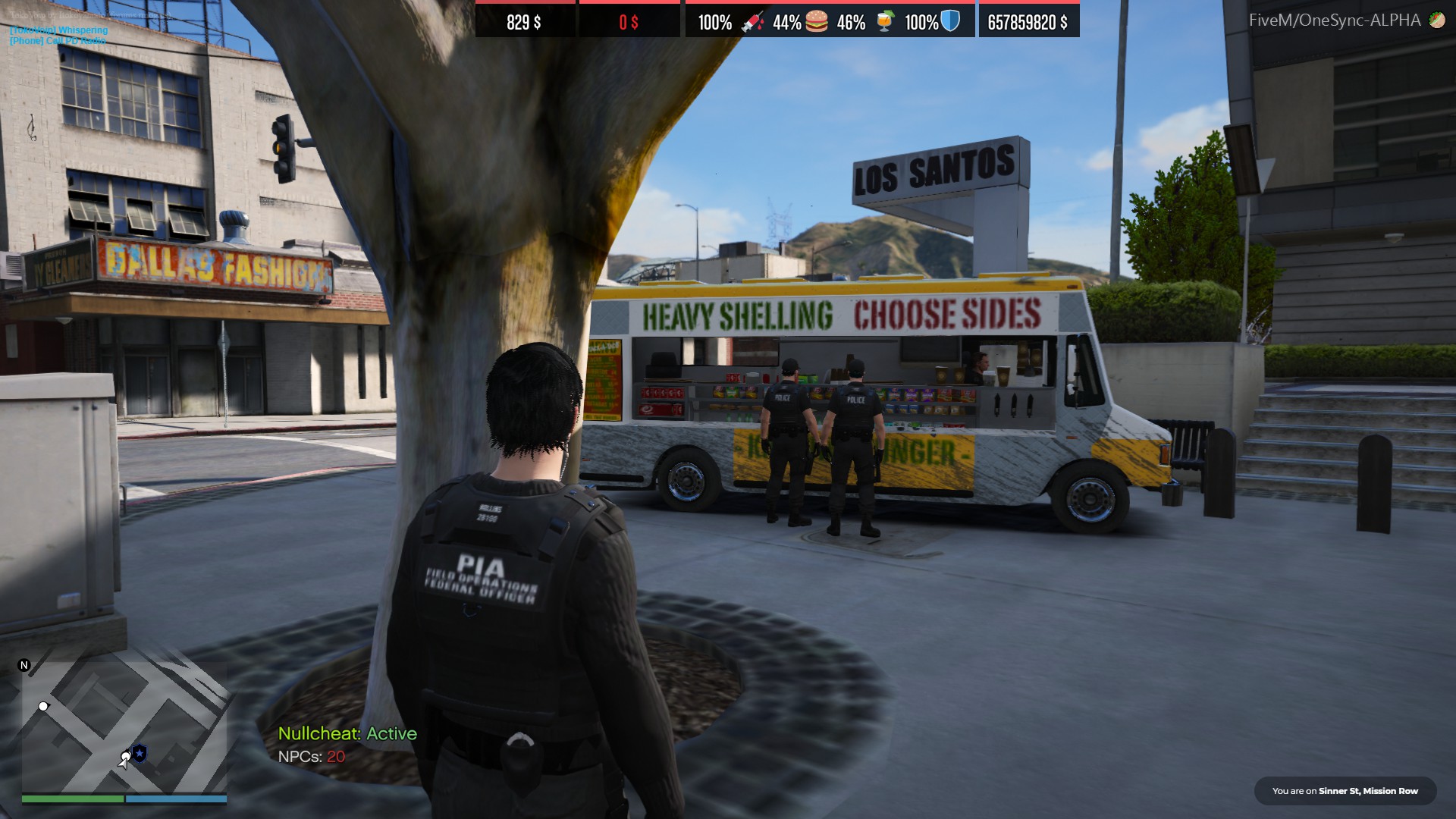Click the syringe health icon
The height and width of the screenshot is (819, 1456).
click(x=752, y=21)
